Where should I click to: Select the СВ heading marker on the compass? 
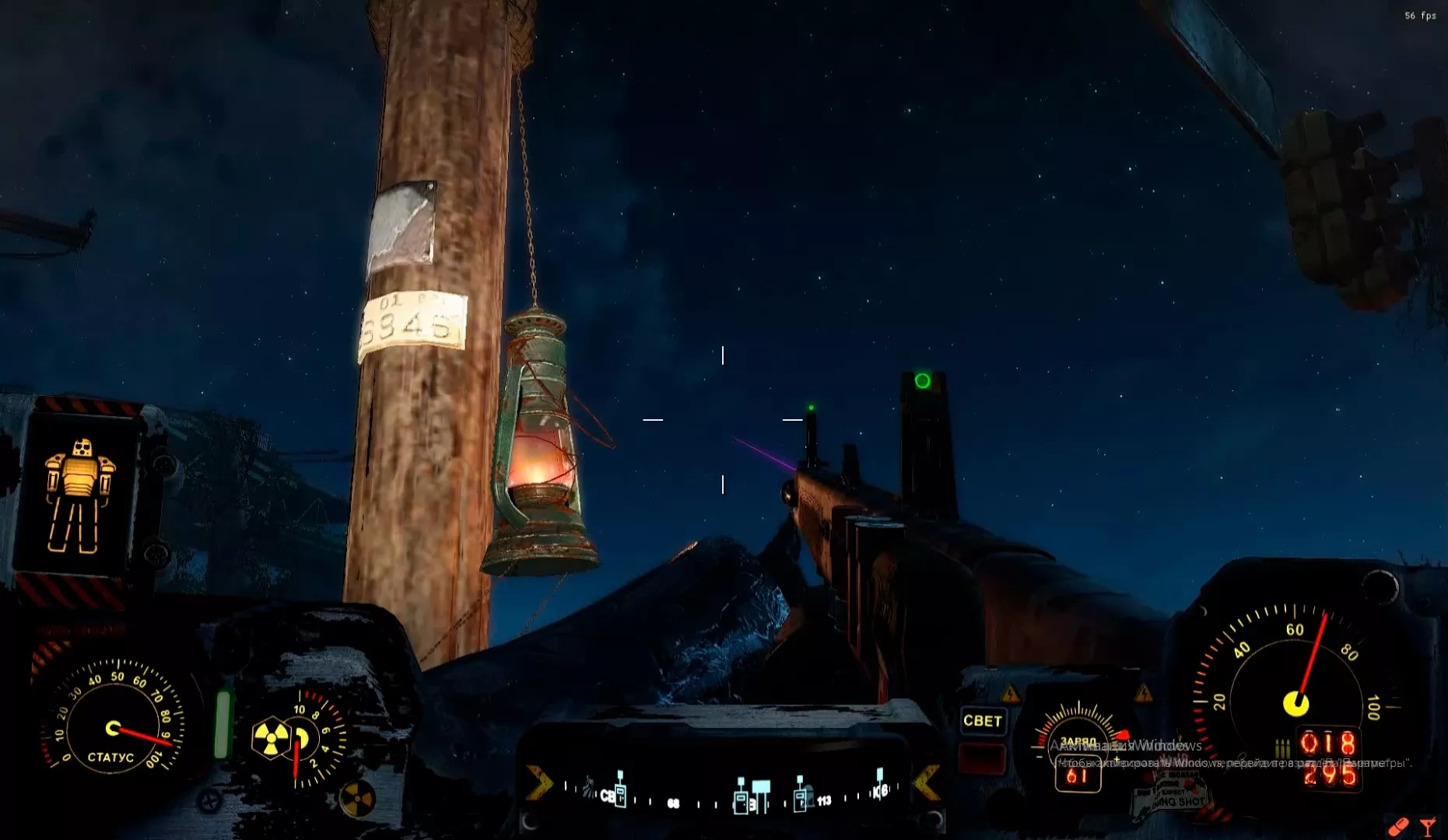[607, 796]
